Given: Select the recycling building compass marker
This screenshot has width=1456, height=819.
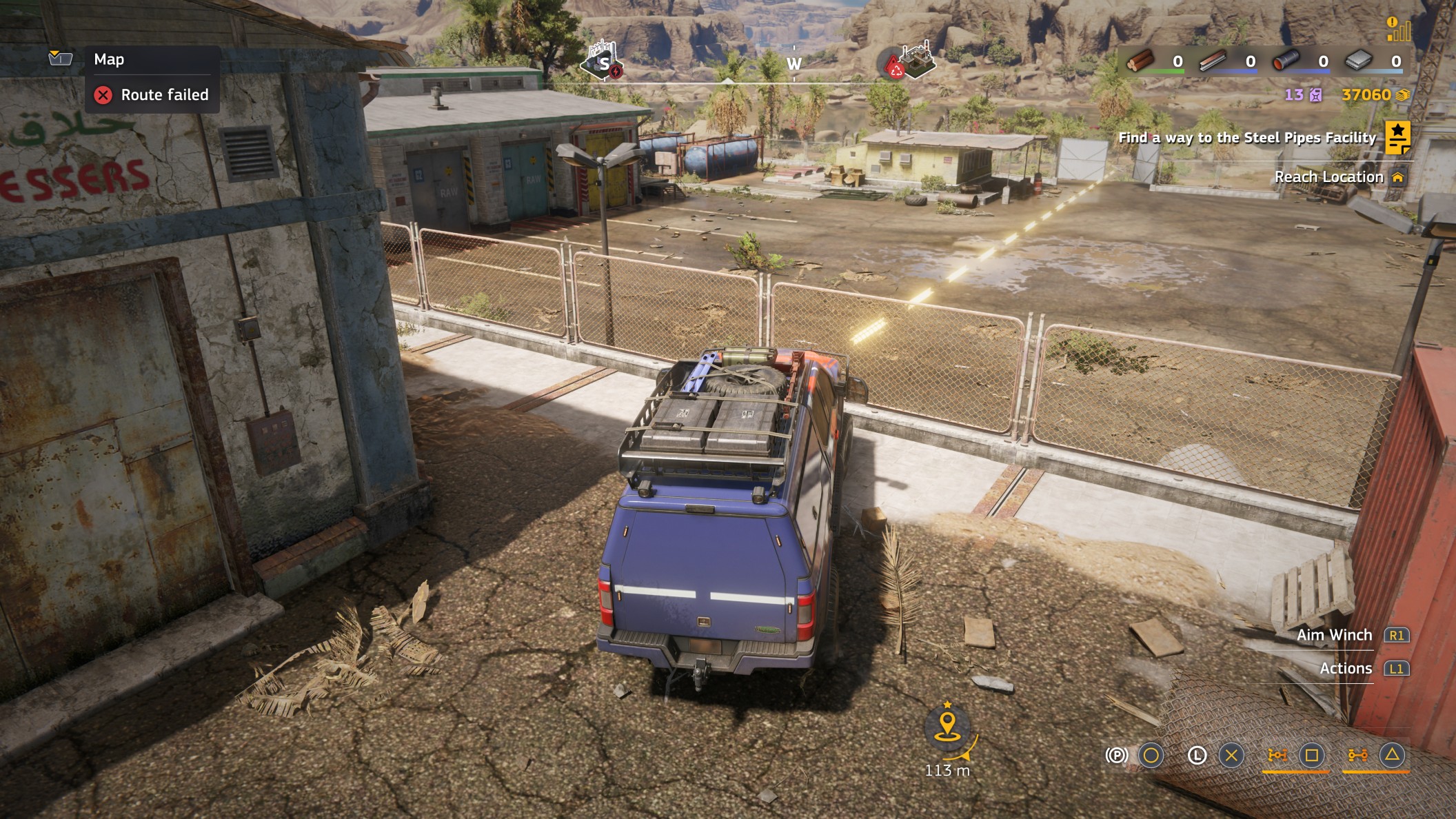Looking at the screenshot, I should point(912,61).
